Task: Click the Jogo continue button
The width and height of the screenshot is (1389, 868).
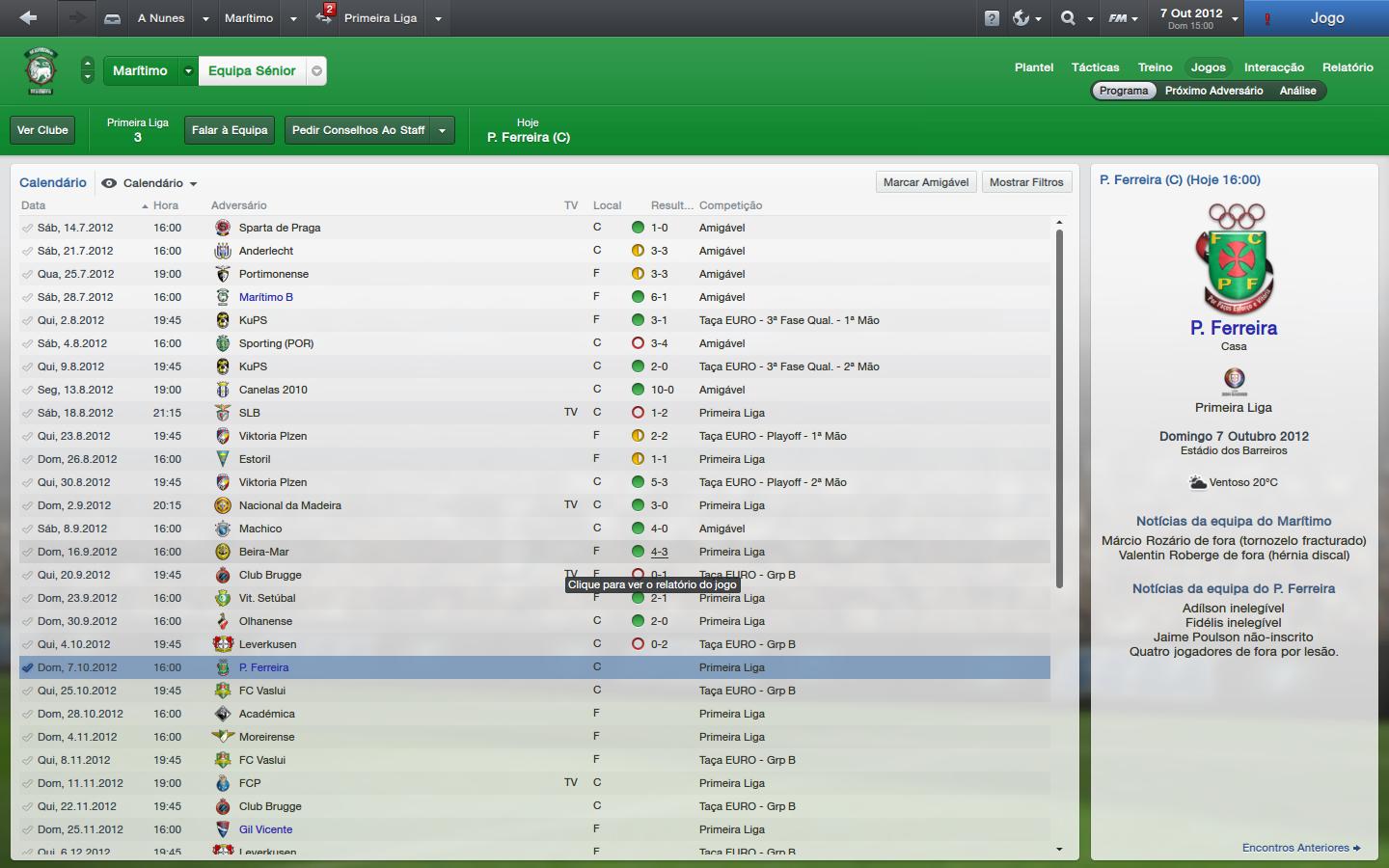Action: [1326, 18]
